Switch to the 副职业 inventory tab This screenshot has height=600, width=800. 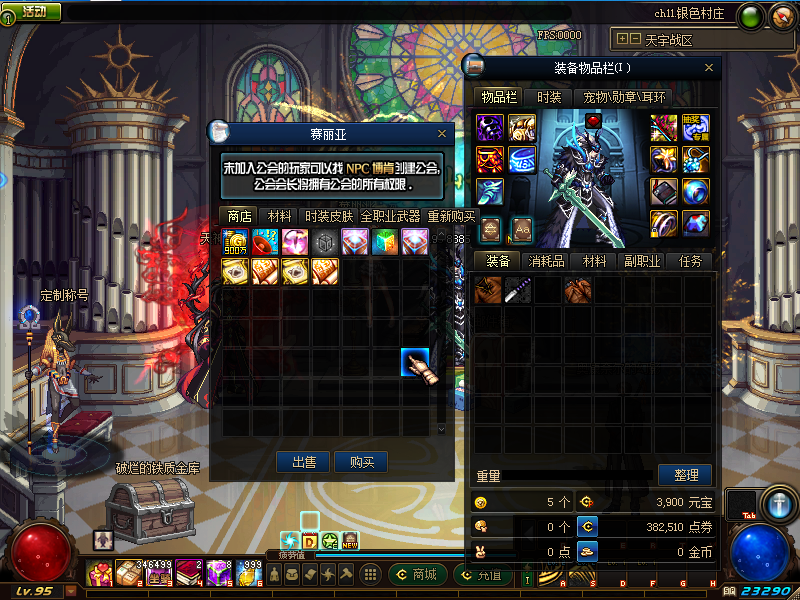pos(643,261)
